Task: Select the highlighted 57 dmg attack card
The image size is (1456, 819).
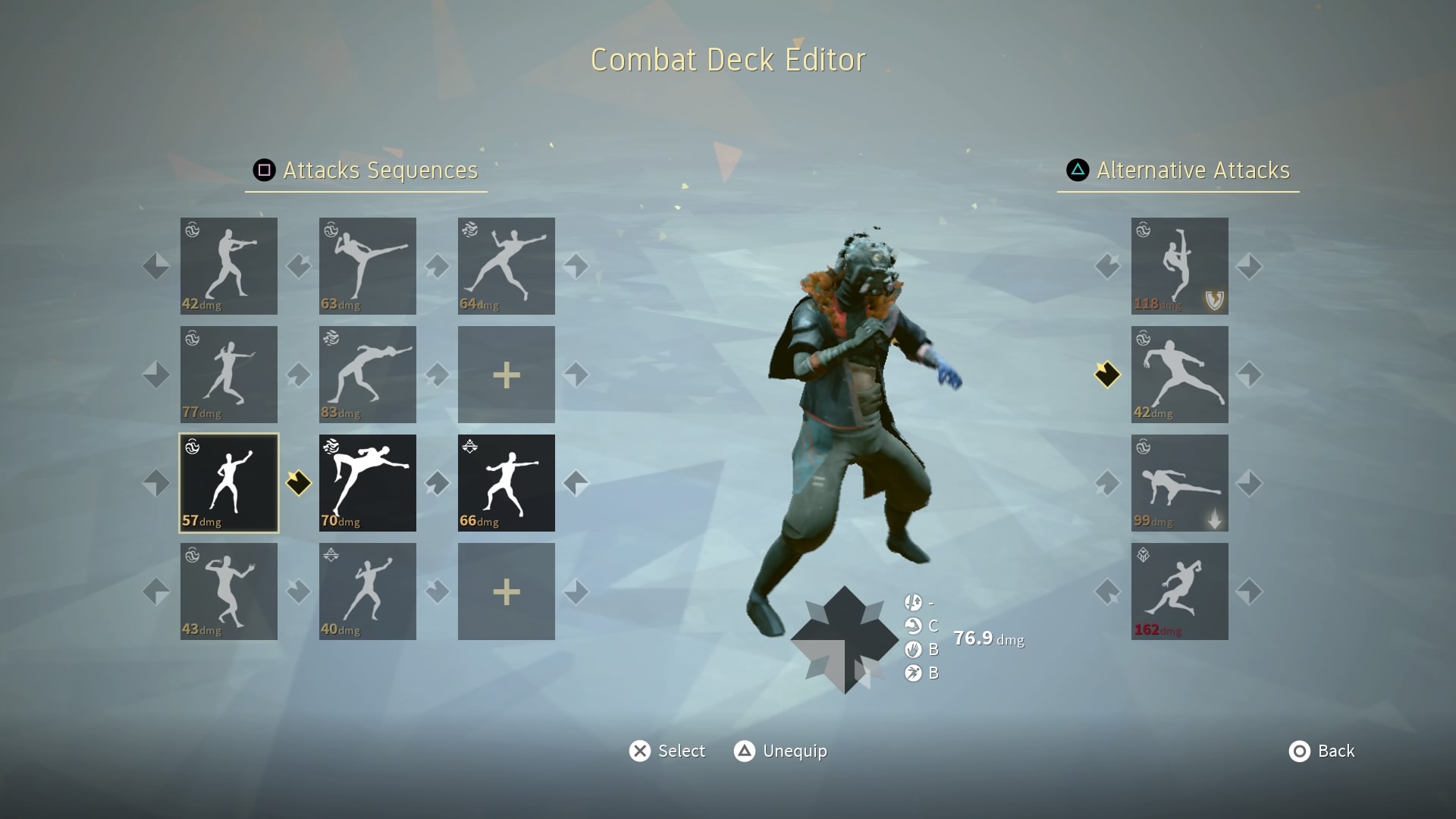Action: (x=228, y=483)
